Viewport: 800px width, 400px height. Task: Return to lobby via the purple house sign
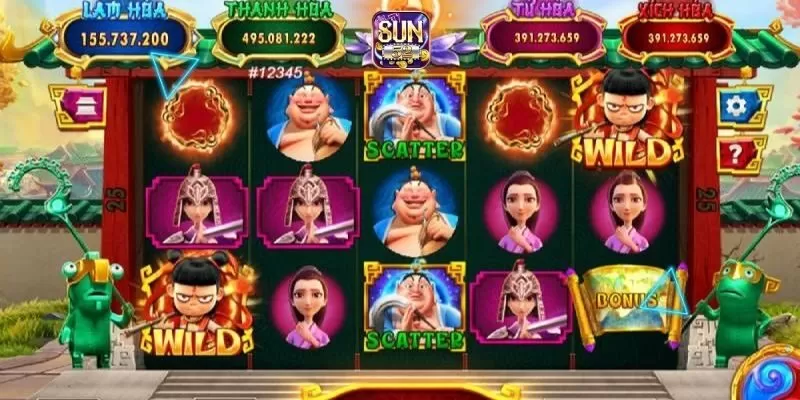(x=75, y=106)
